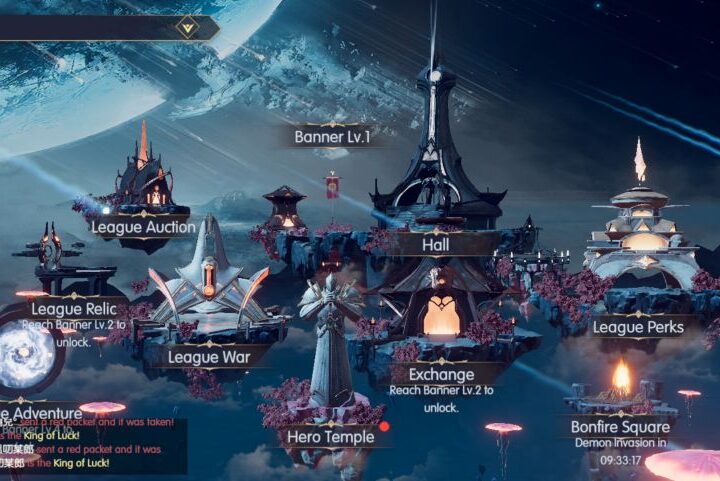The image size is (720, 481).
Task: Open the League Auction building
Action: pyautogui.click(x=143, y=227)
